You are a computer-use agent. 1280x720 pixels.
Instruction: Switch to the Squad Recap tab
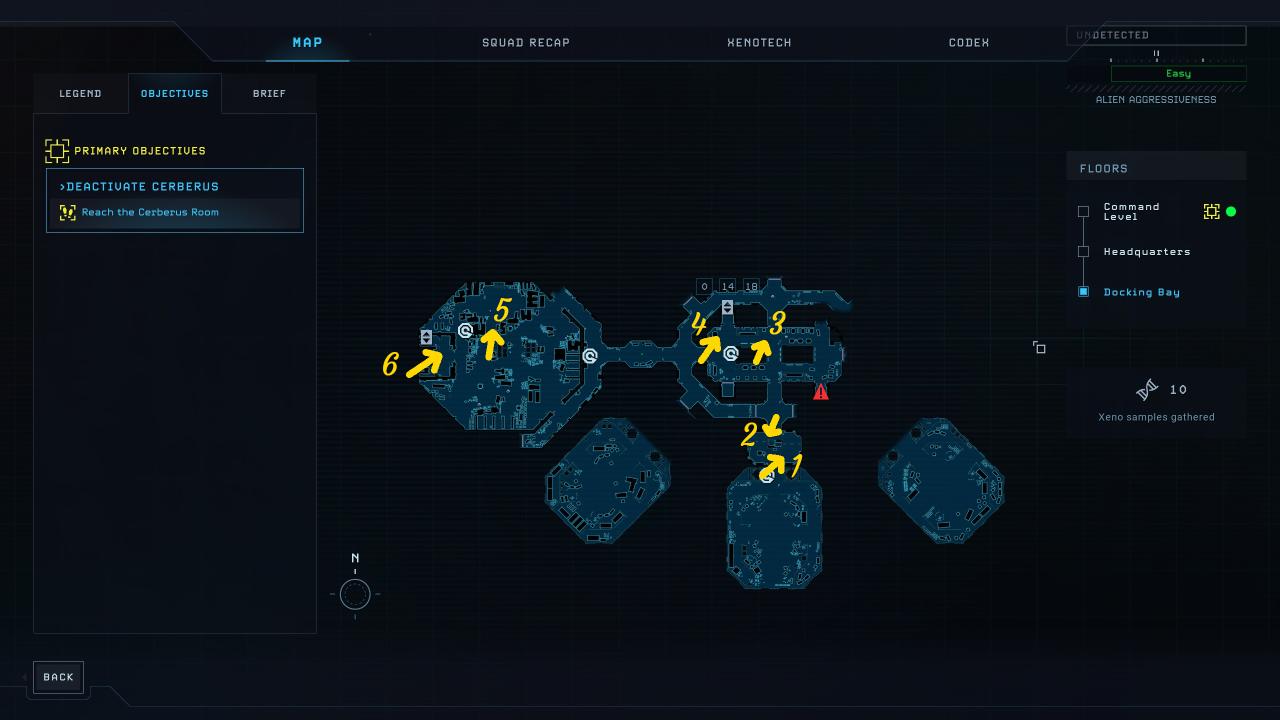click(525, 43)
